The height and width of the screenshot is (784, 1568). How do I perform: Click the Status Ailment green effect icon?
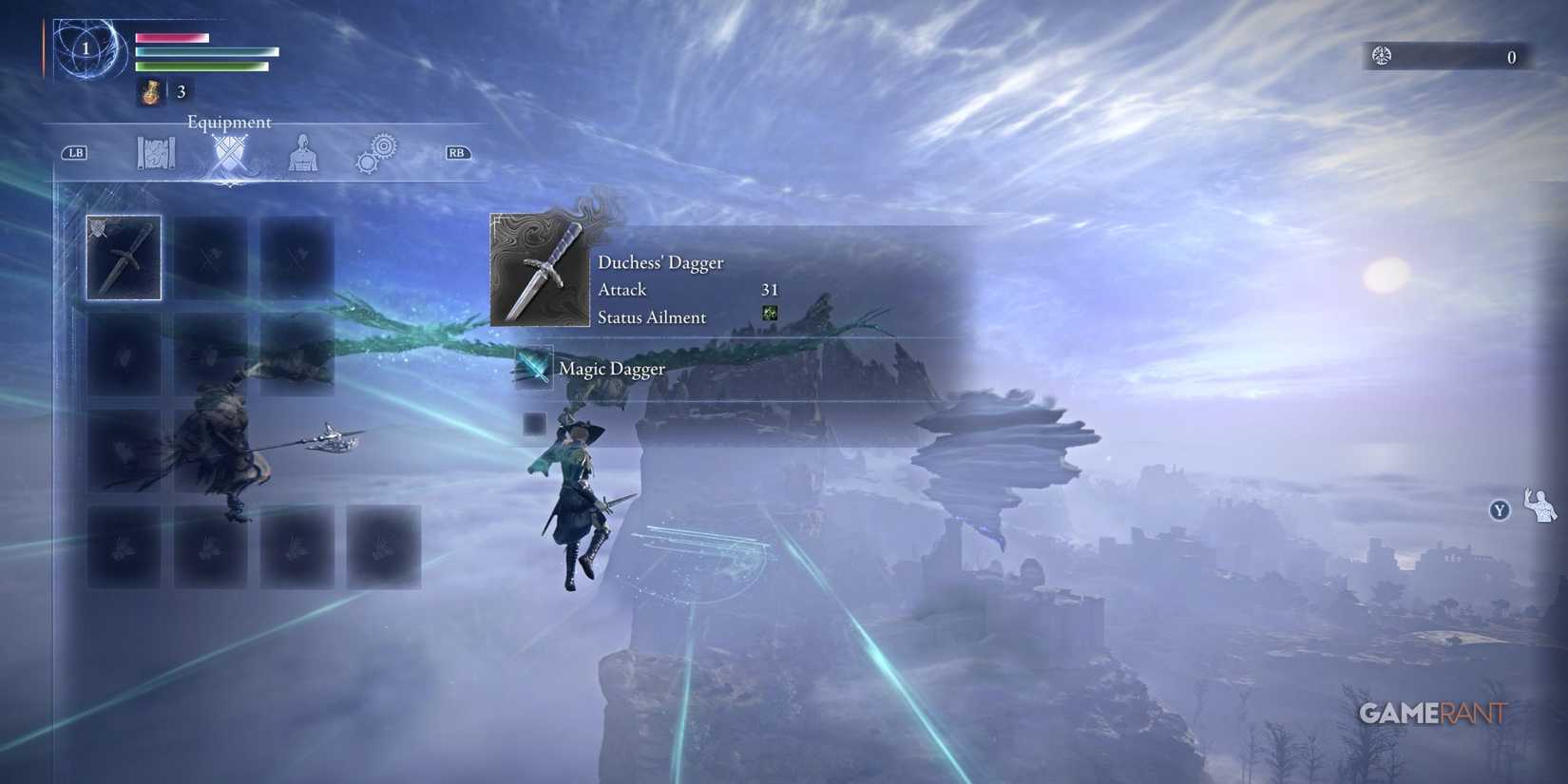(x=771, y=313)
